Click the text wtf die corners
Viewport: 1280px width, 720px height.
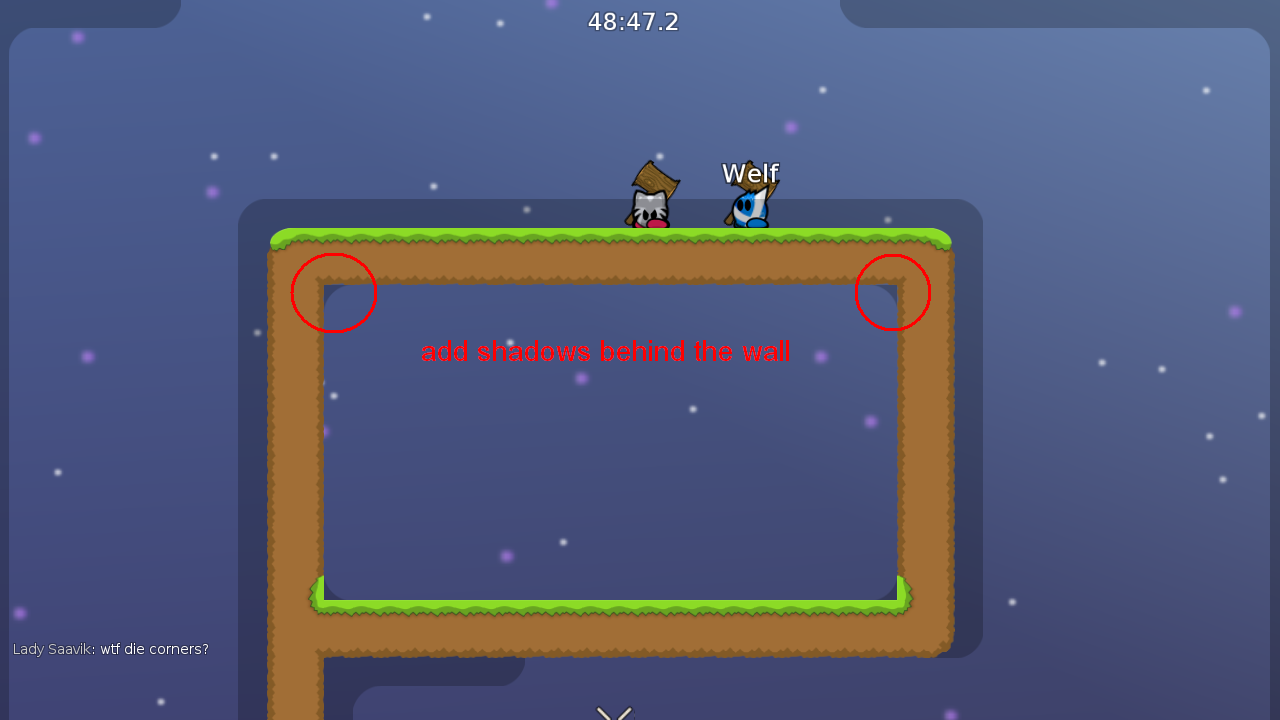click(x=153, y=649)
